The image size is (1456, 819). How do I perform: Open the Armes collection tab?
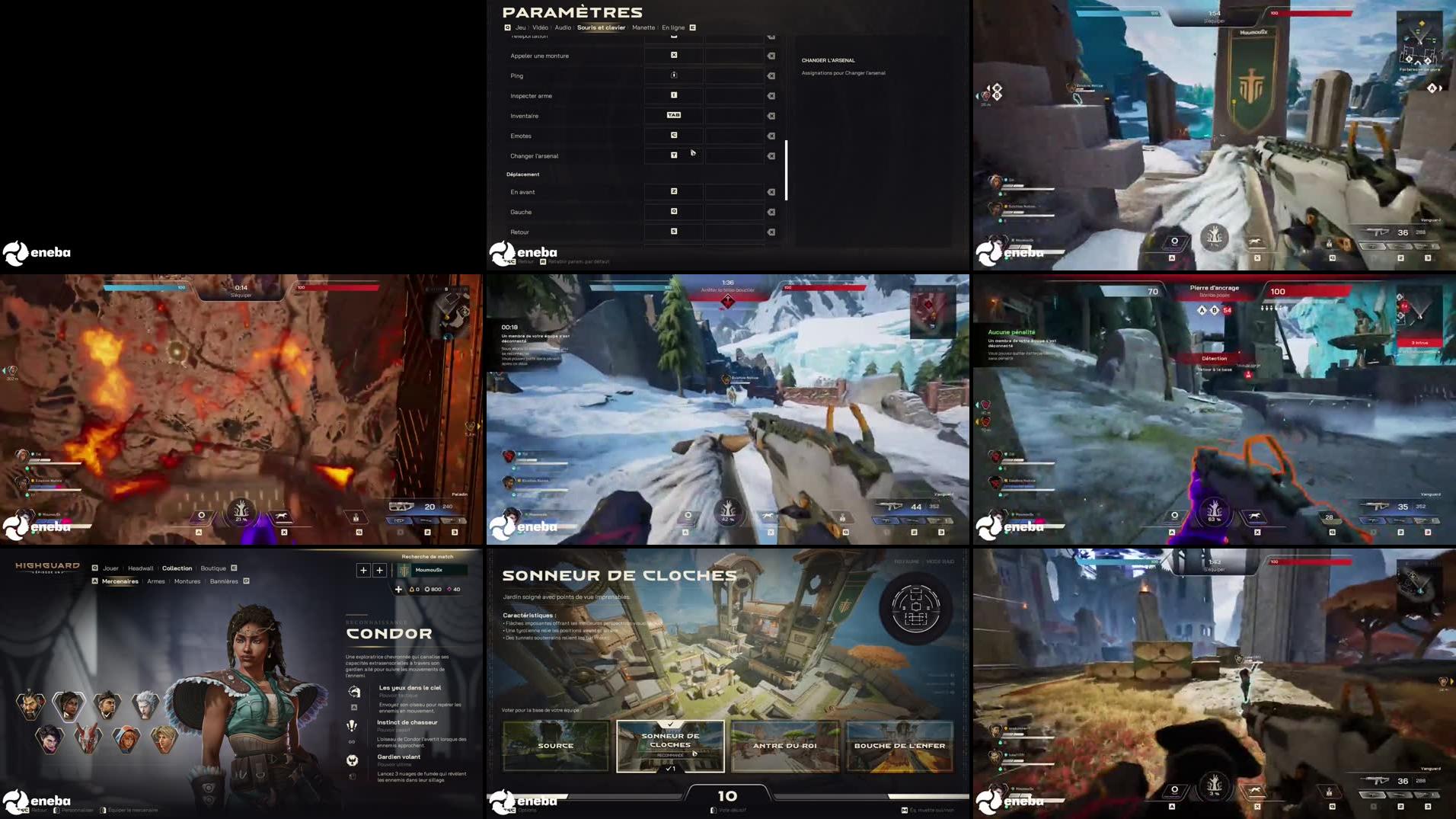click(156, 581)
